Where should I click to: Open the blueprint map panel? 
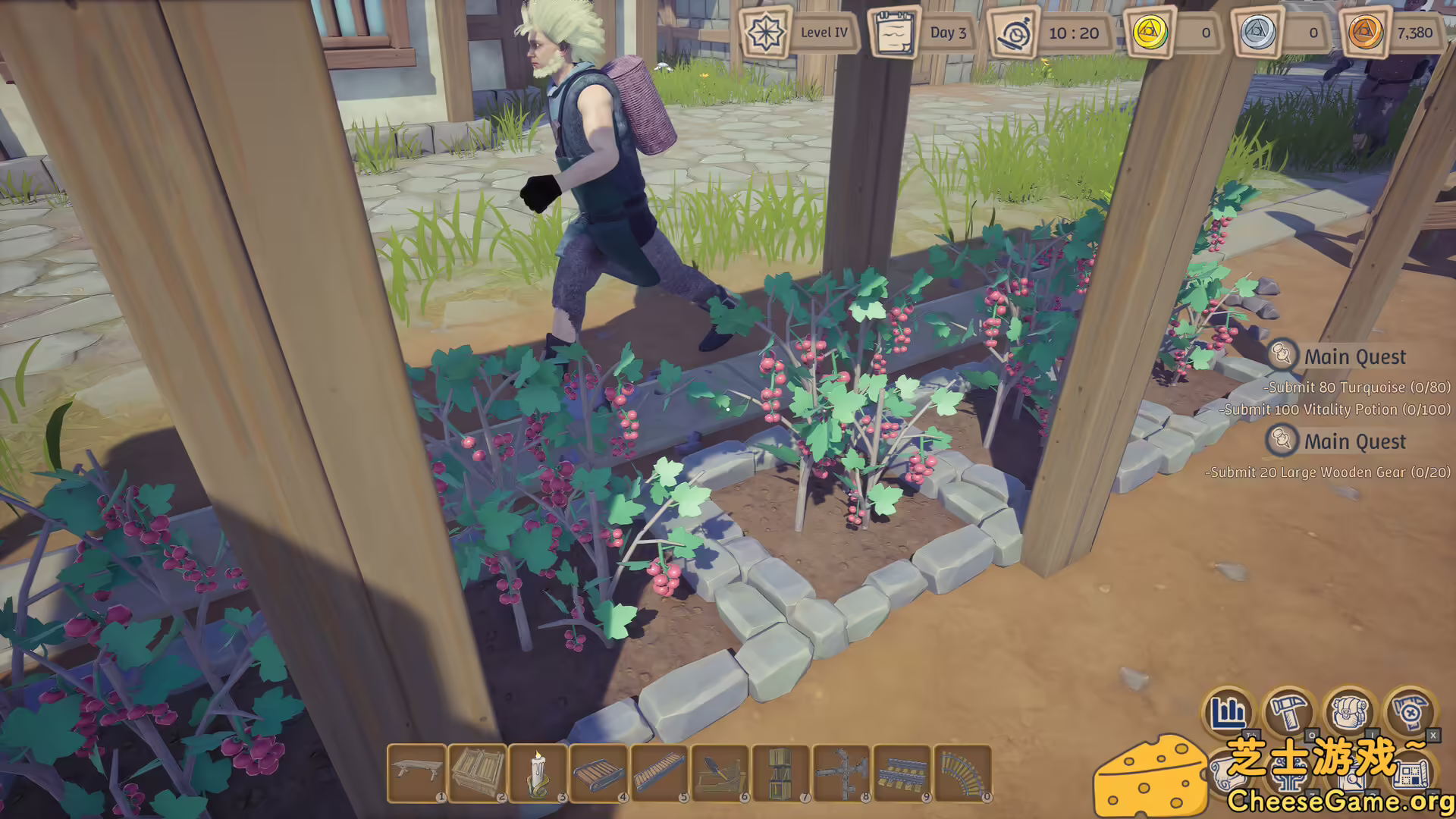(1410, 774)
